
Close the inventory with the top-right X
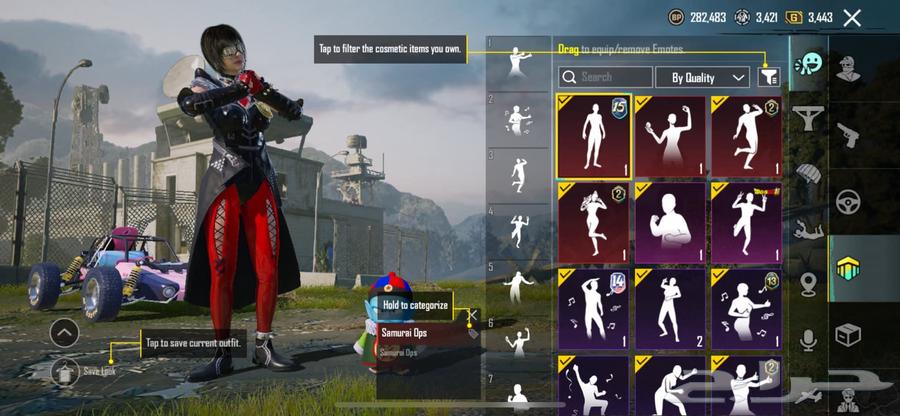point(852,17)
